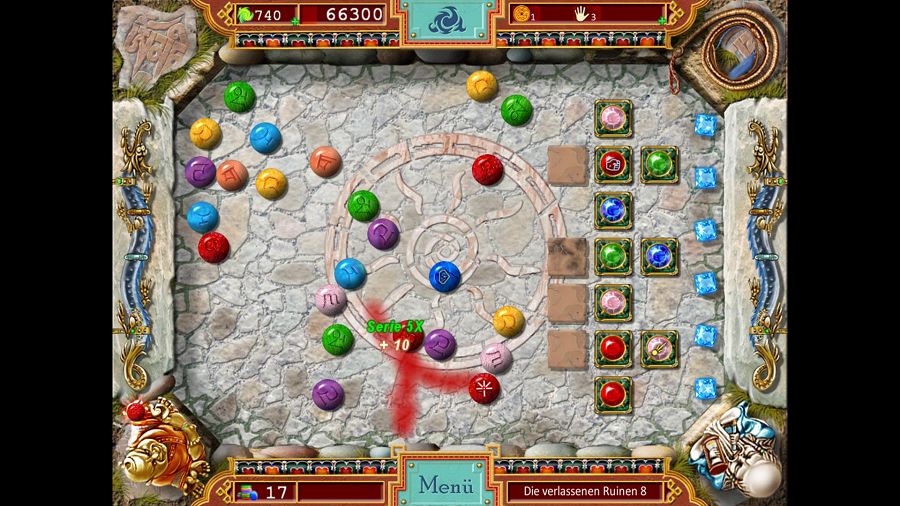Click the blue swirl emblem panel

tap(447, 19)
